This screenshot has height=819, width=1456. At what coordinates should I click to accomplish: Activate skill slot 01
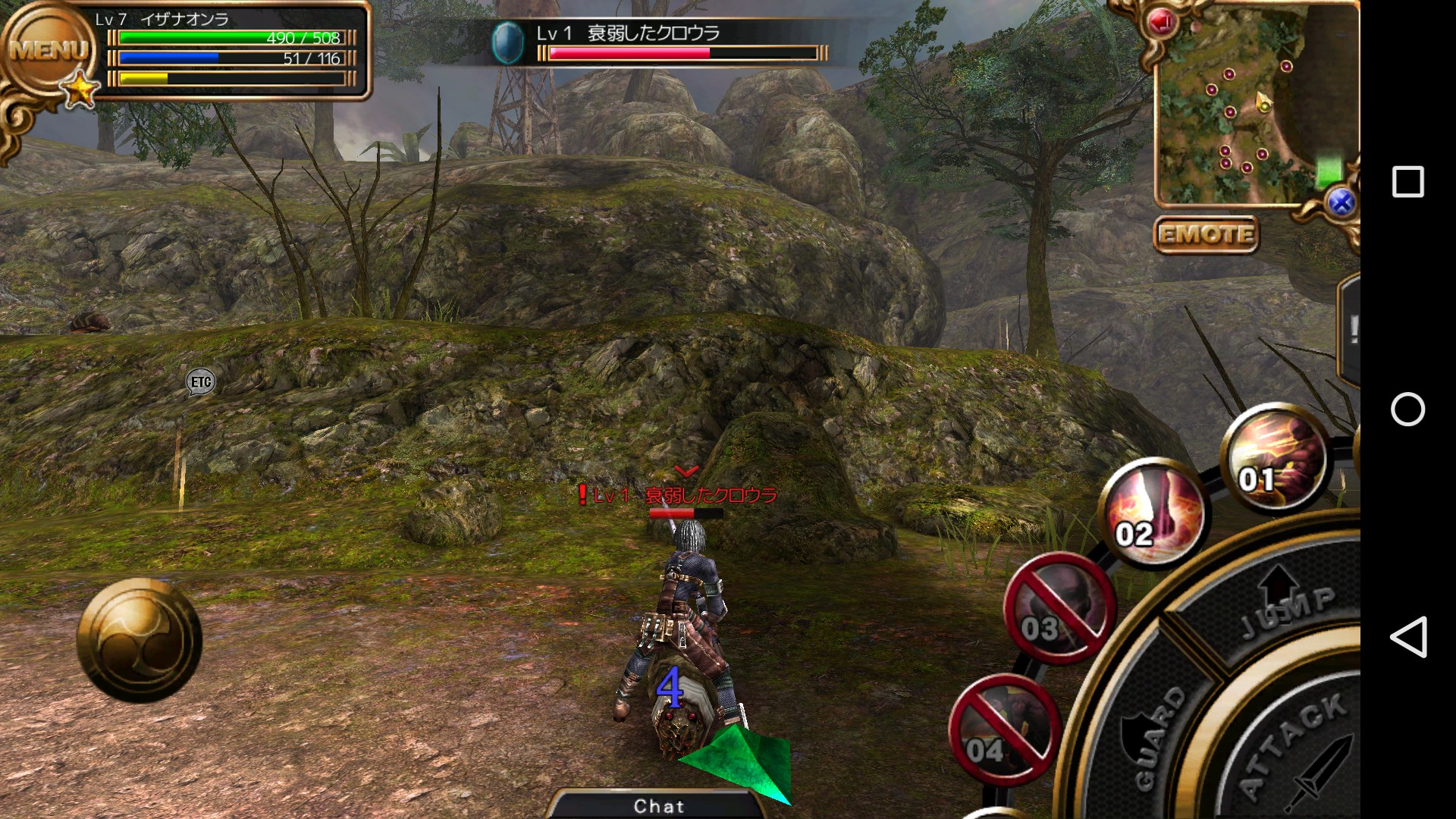pyautogui.click(x=1276, y=459)
